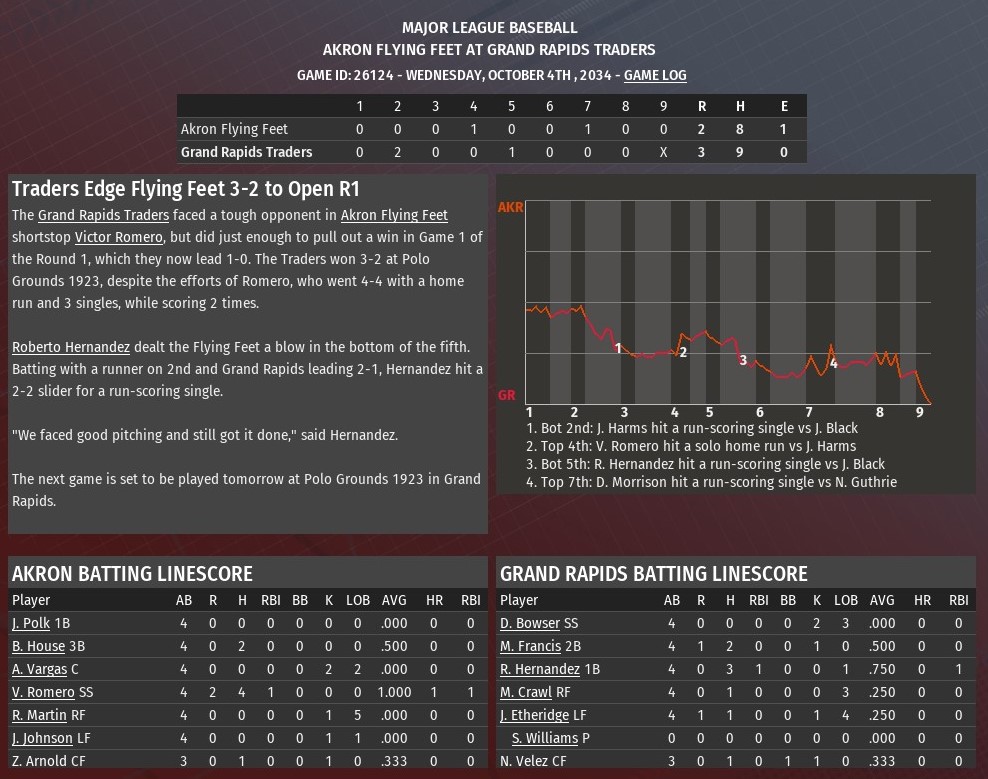Show R. Martin's player profile
This screenshot has height=779, width=988.
[x=39, y=715]
